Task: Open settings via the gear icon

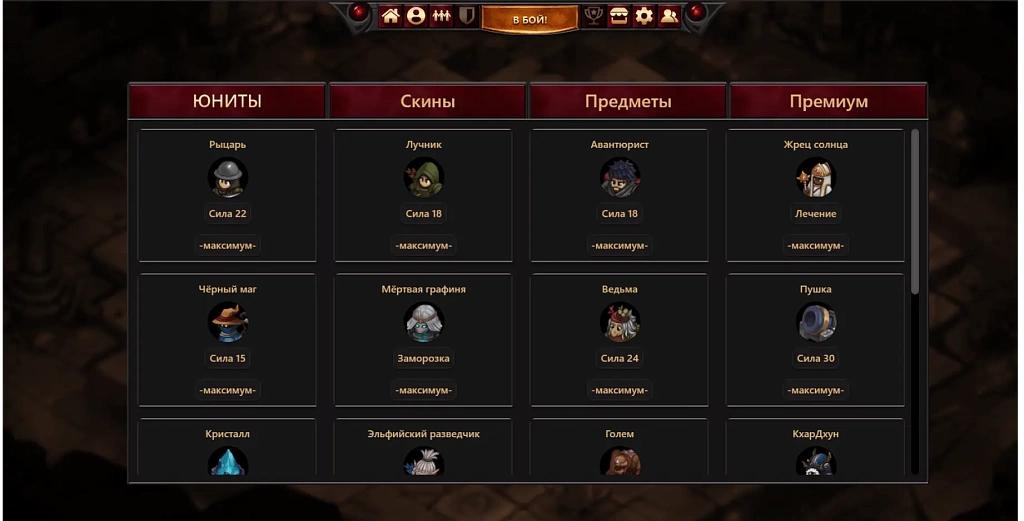Action: click(644, 16)
